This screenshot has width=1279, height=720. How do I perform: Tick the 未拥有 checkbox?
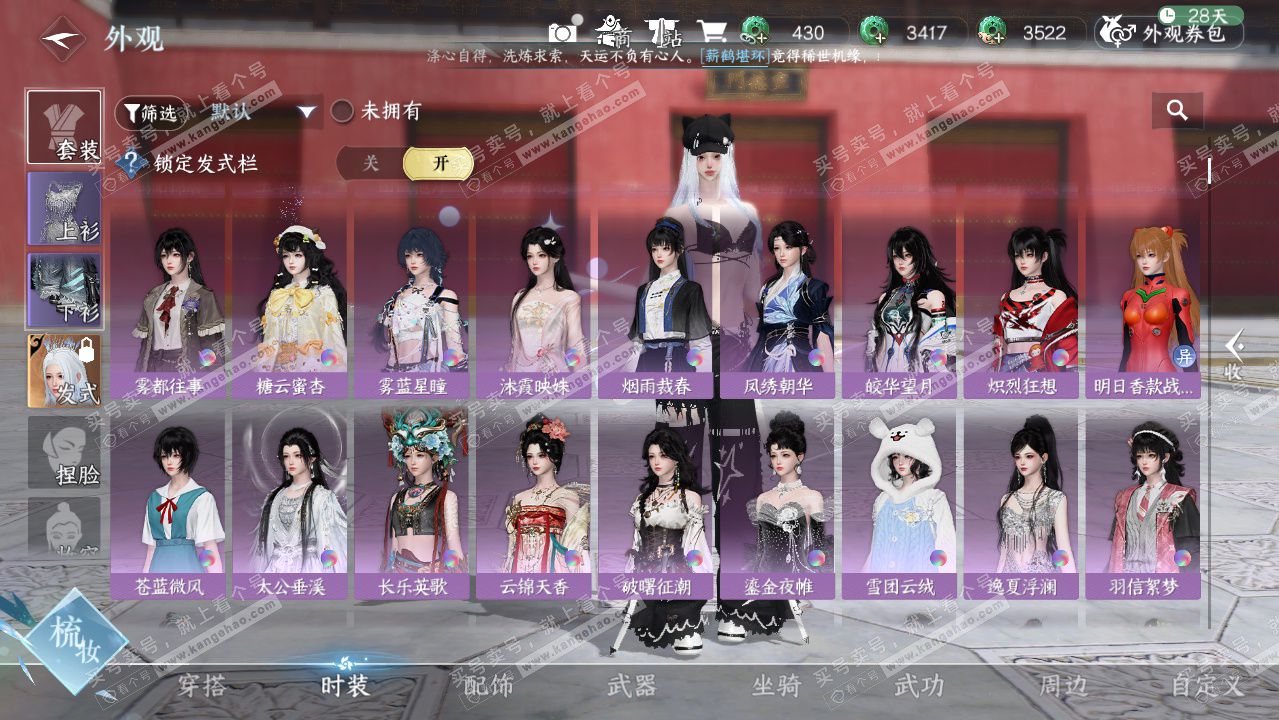tap(343, 111)
